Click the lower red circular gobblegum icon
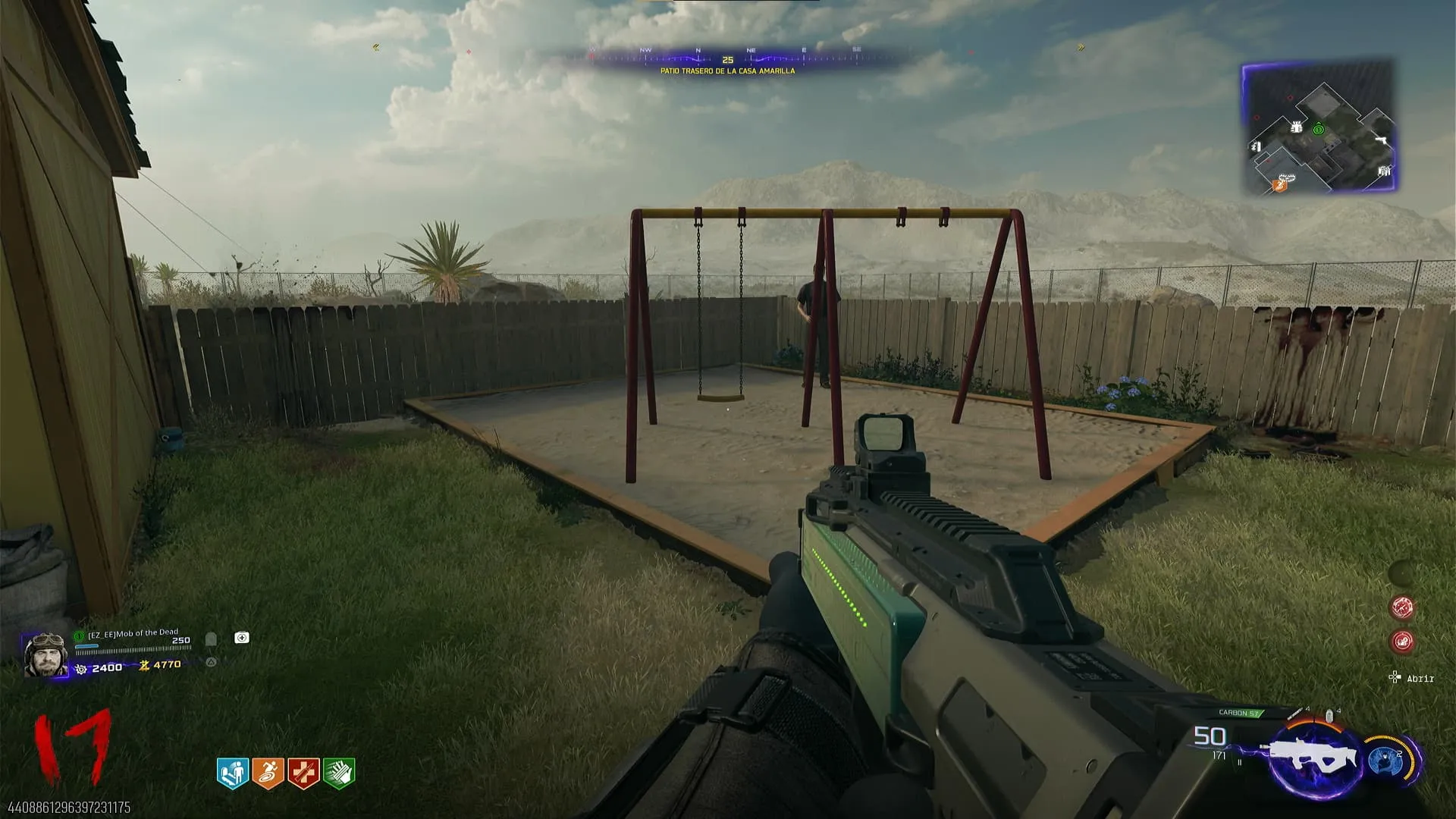Screen dimensions: 1456x819 click(x=1401, y=642)
